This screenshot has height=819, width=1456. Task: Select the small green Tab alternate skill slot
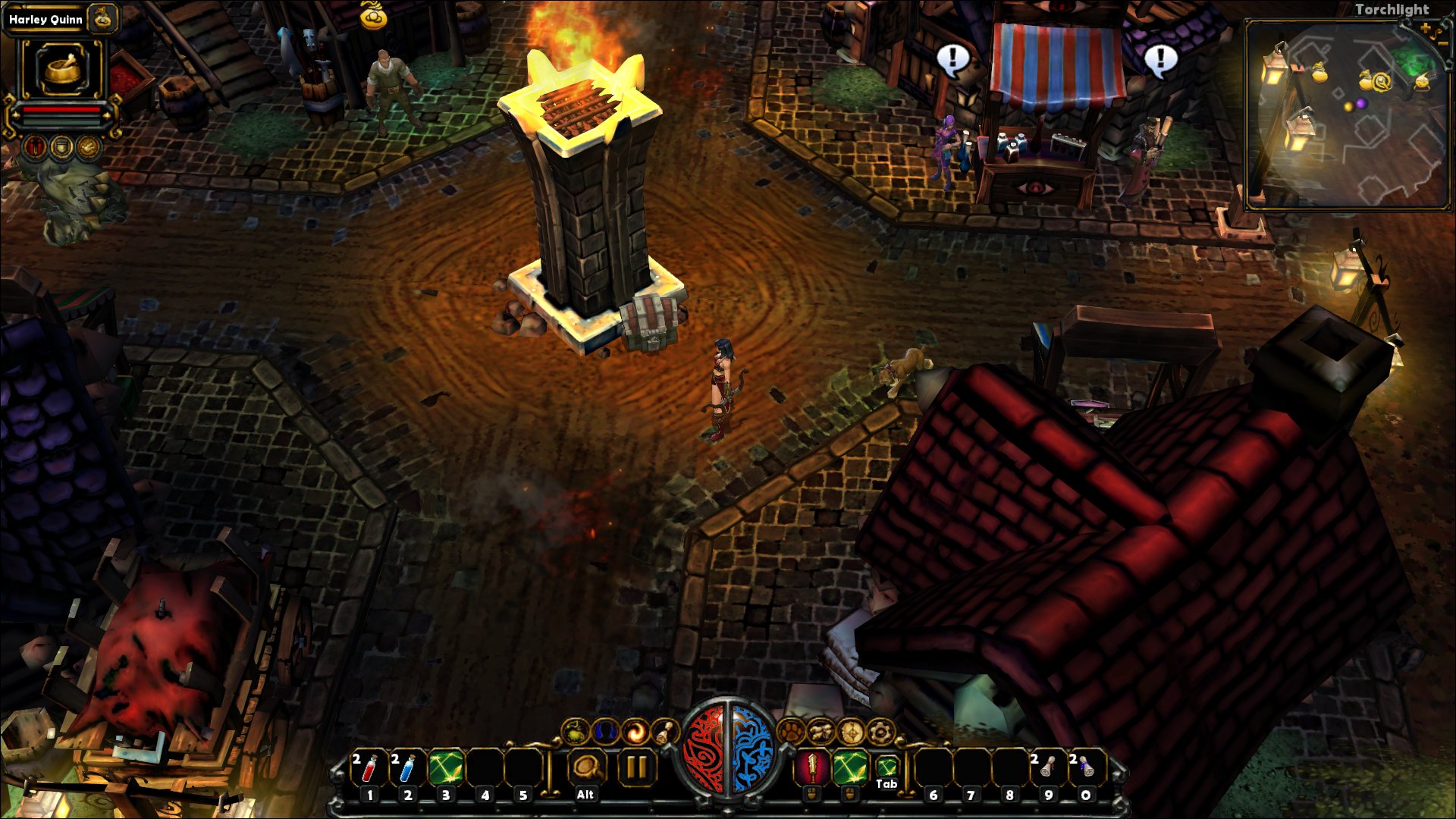click(x=886, y=767)
